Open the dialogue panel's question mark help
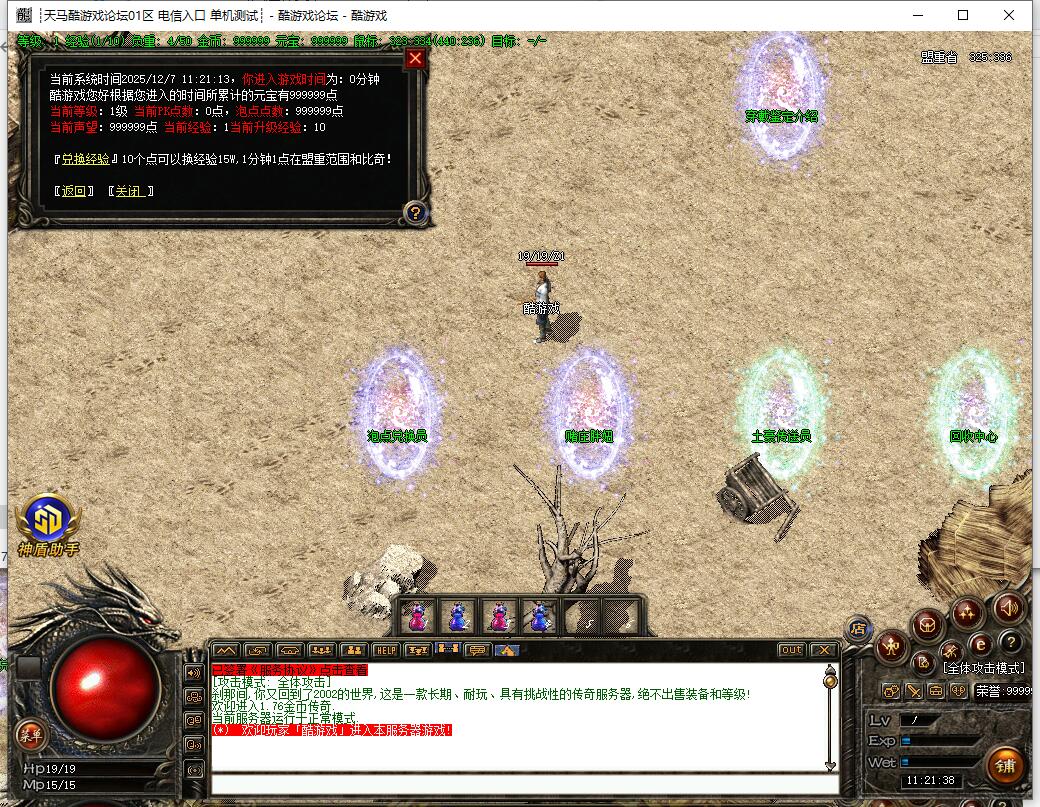The height and width of the screenshot is (807, 1040). [415, 212]
